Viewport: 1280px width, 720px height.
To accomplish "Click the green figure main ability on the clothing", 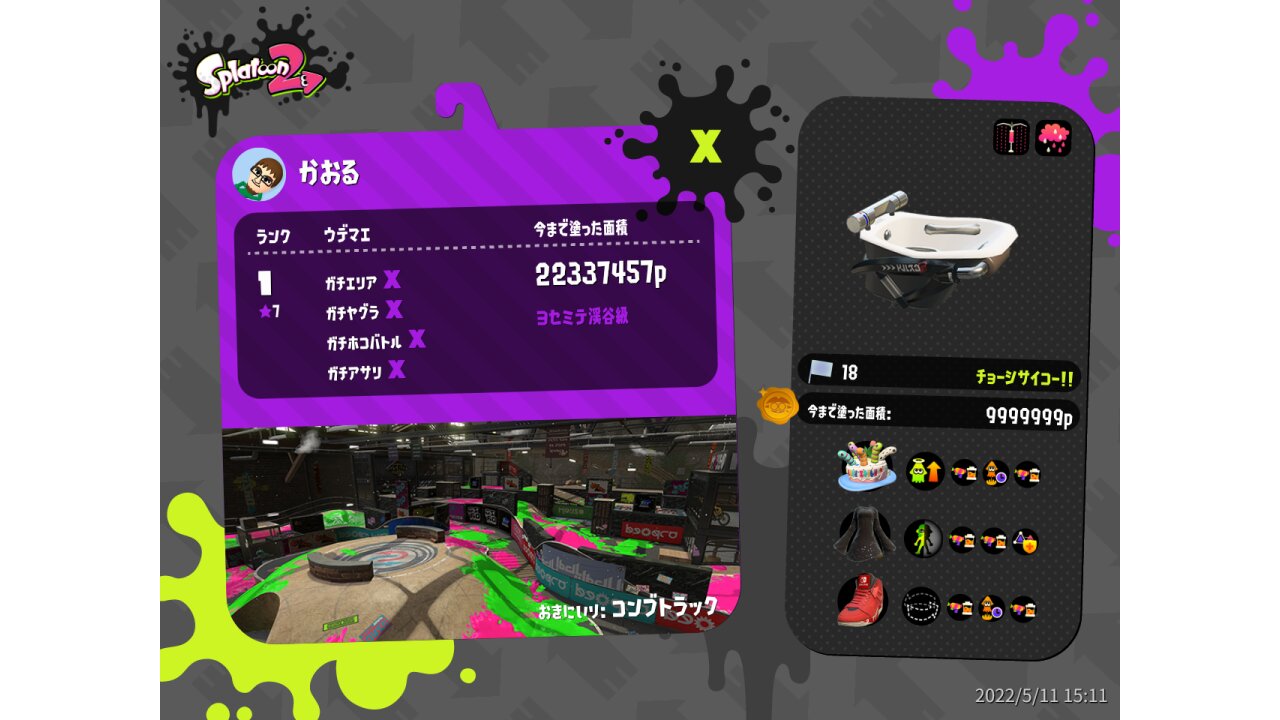I will pyautogui.click(x=923, y=539).
